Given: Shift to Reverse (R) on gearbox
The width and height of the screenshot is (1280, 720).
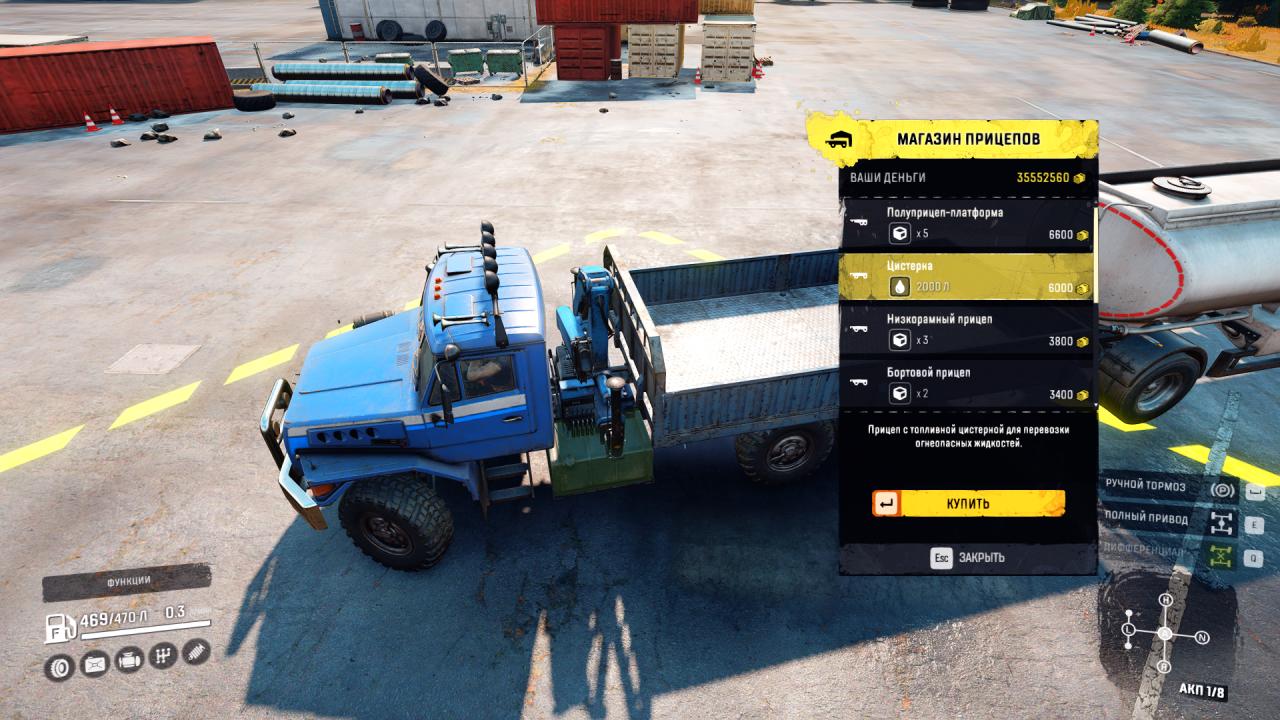Looking at the screenshot, I should [x=1165, y=667].
